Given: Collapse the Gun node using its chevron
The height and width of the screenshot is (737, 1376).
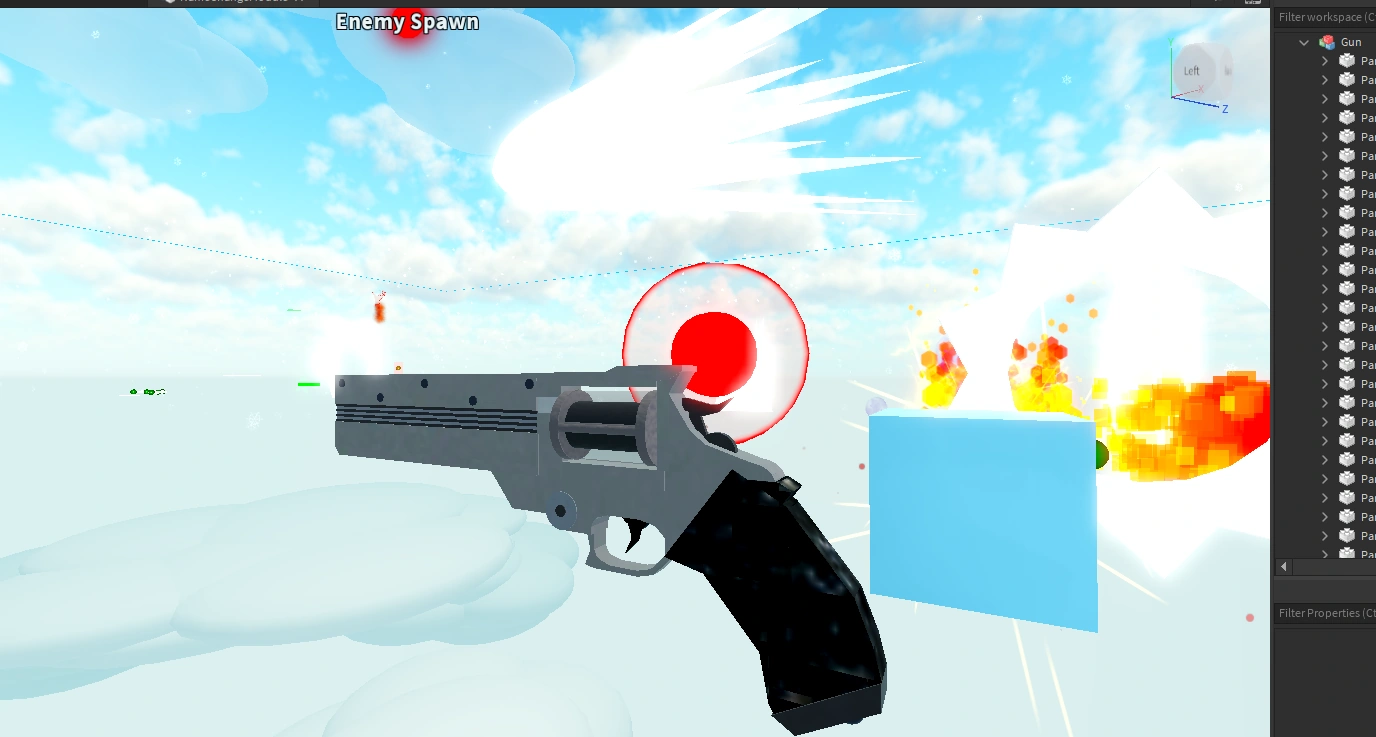Looking at the screenshot, I should pos(1303,42).
